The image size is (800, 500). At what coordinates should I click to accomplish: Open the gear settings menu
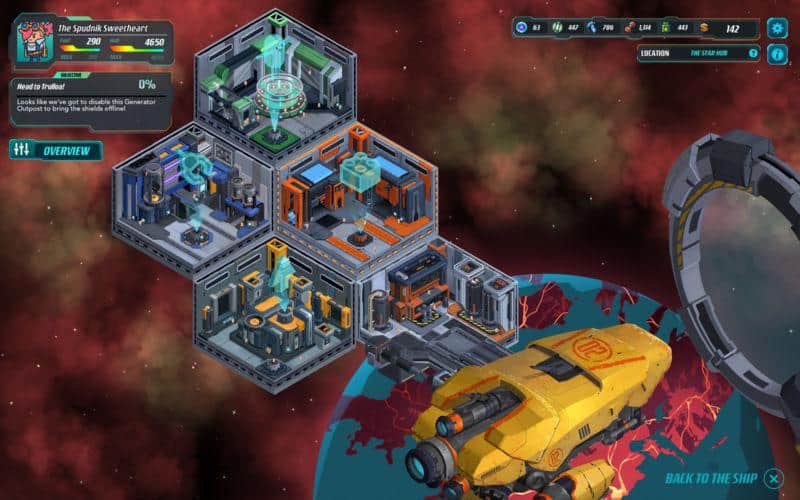click(x=777, y=28)
